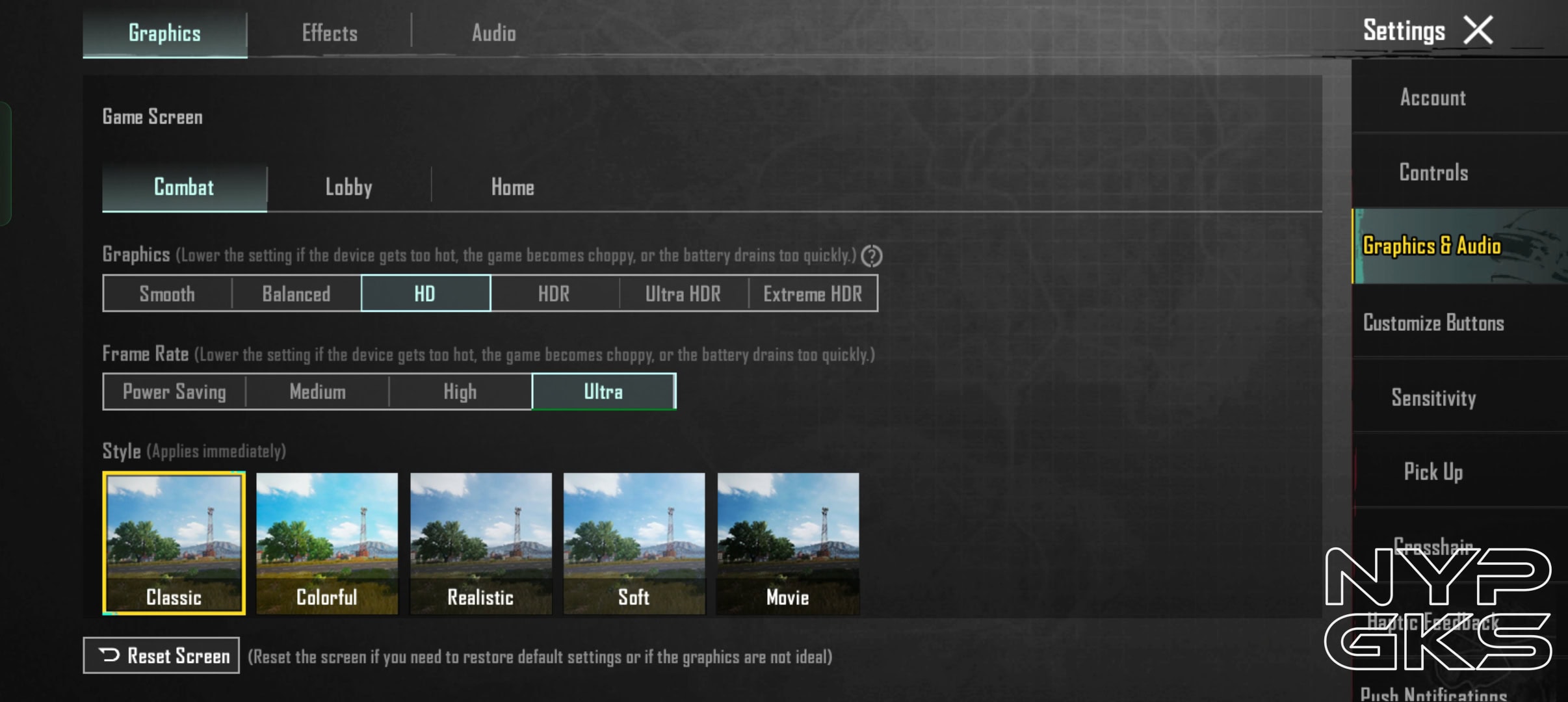Open the Account settings section
The width and height of the screenshot is (1568, 702).
point(1433,97)
